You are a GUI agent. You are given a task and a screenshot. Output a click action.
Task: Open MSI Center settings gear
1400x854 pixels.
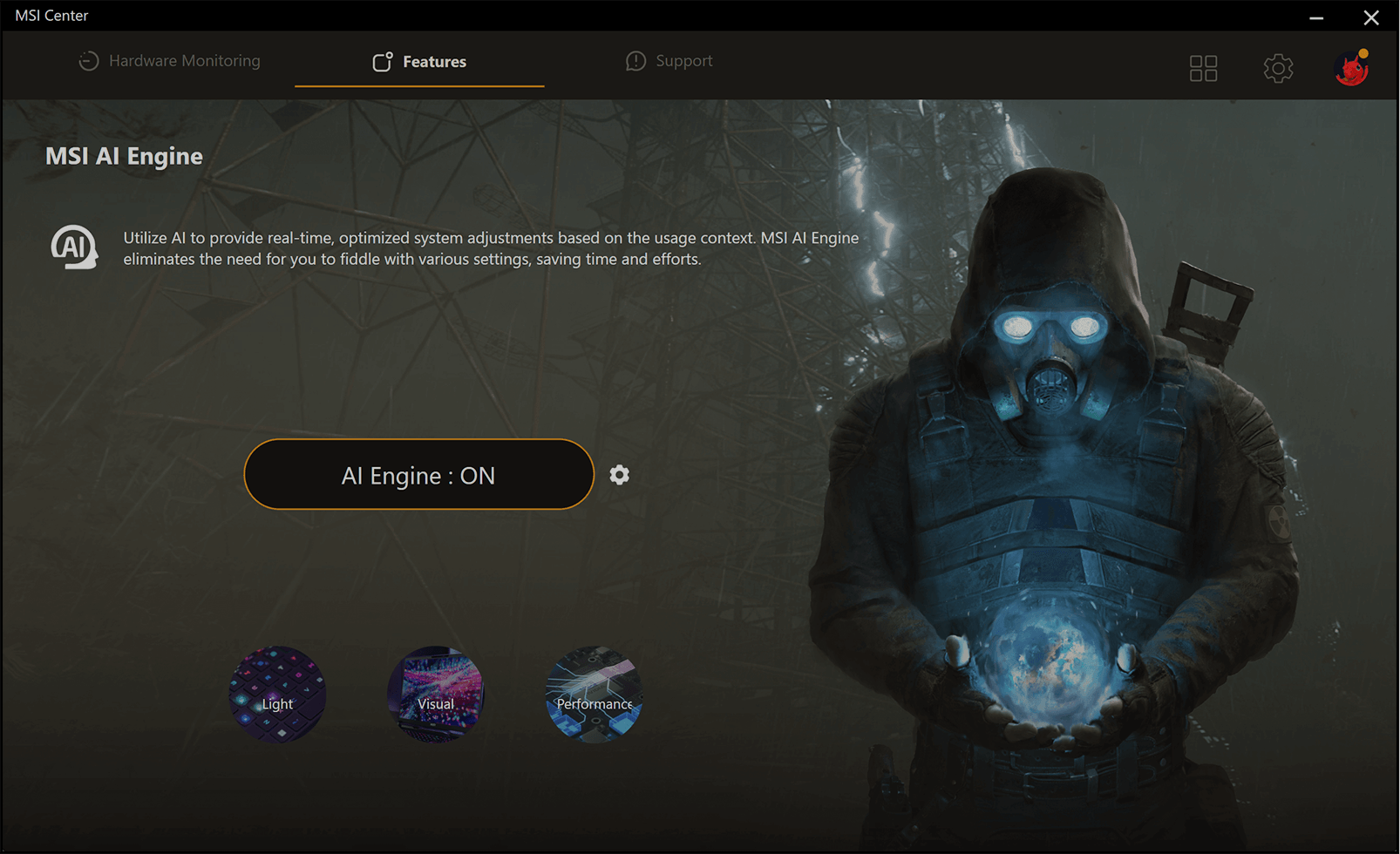tap(1278, 68)
